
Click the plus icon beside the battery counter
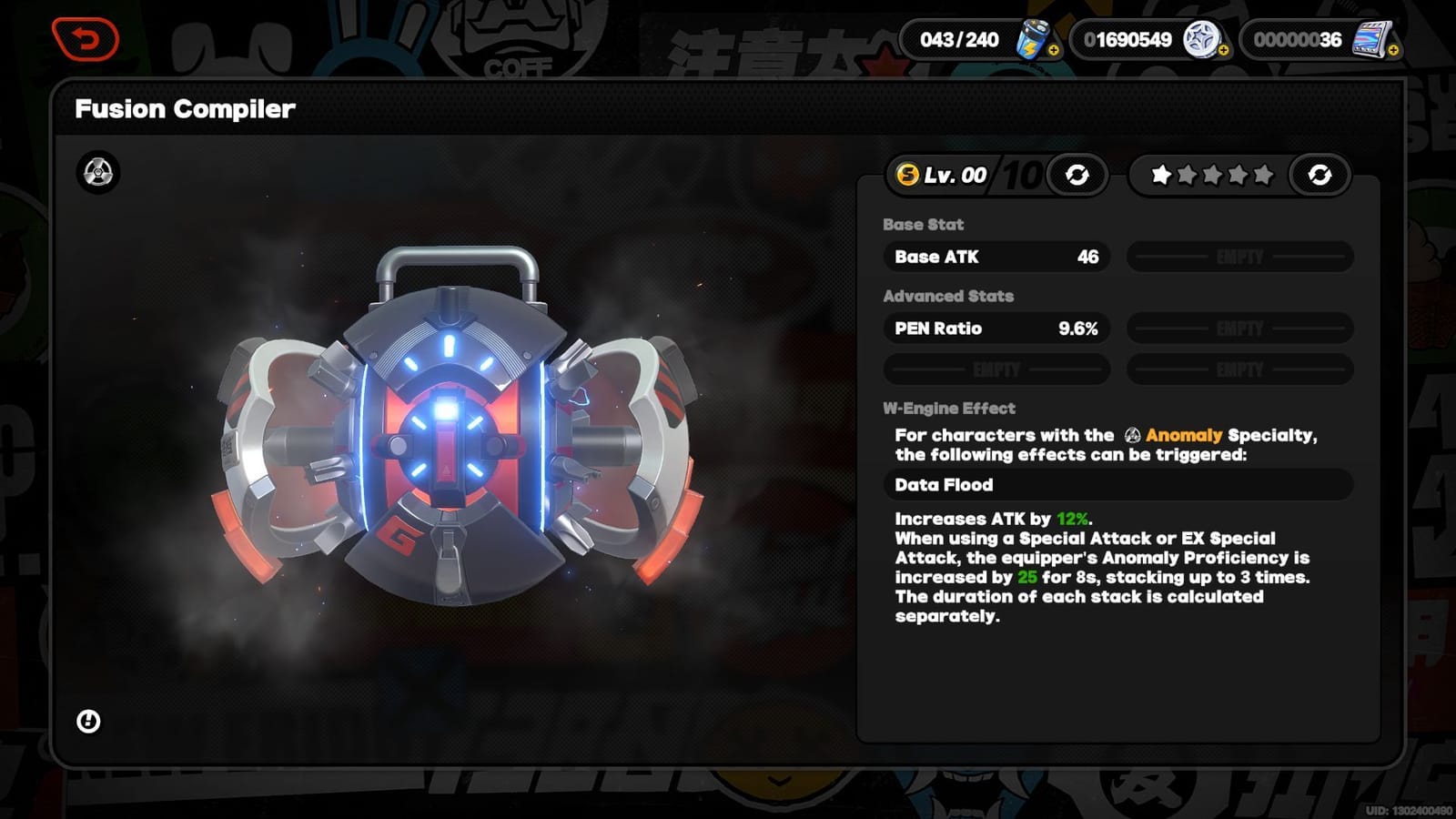(1053, 51)
